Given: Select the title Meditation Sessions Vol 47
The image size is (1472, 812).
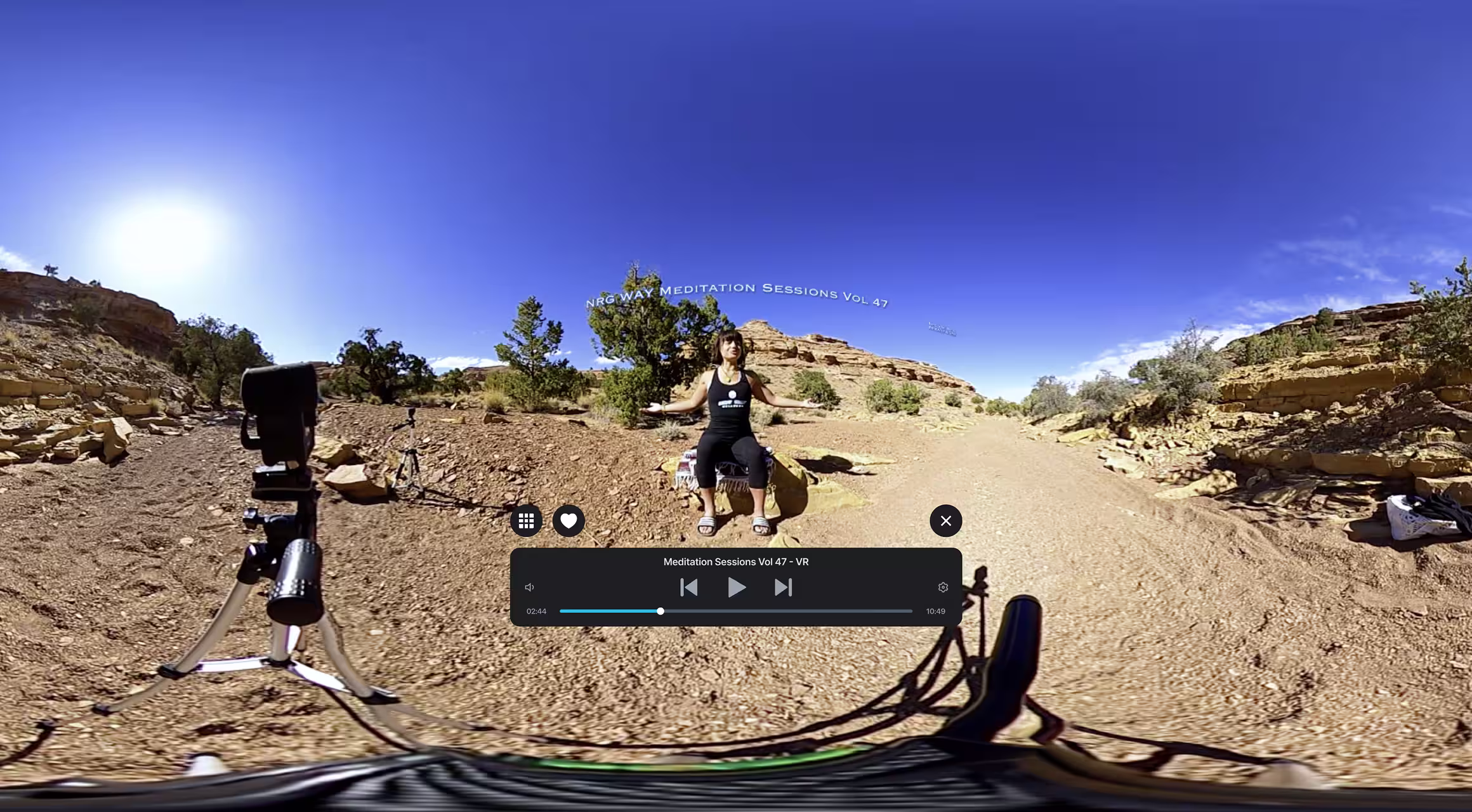Looking at the screenshot, I should pos(726,561).
